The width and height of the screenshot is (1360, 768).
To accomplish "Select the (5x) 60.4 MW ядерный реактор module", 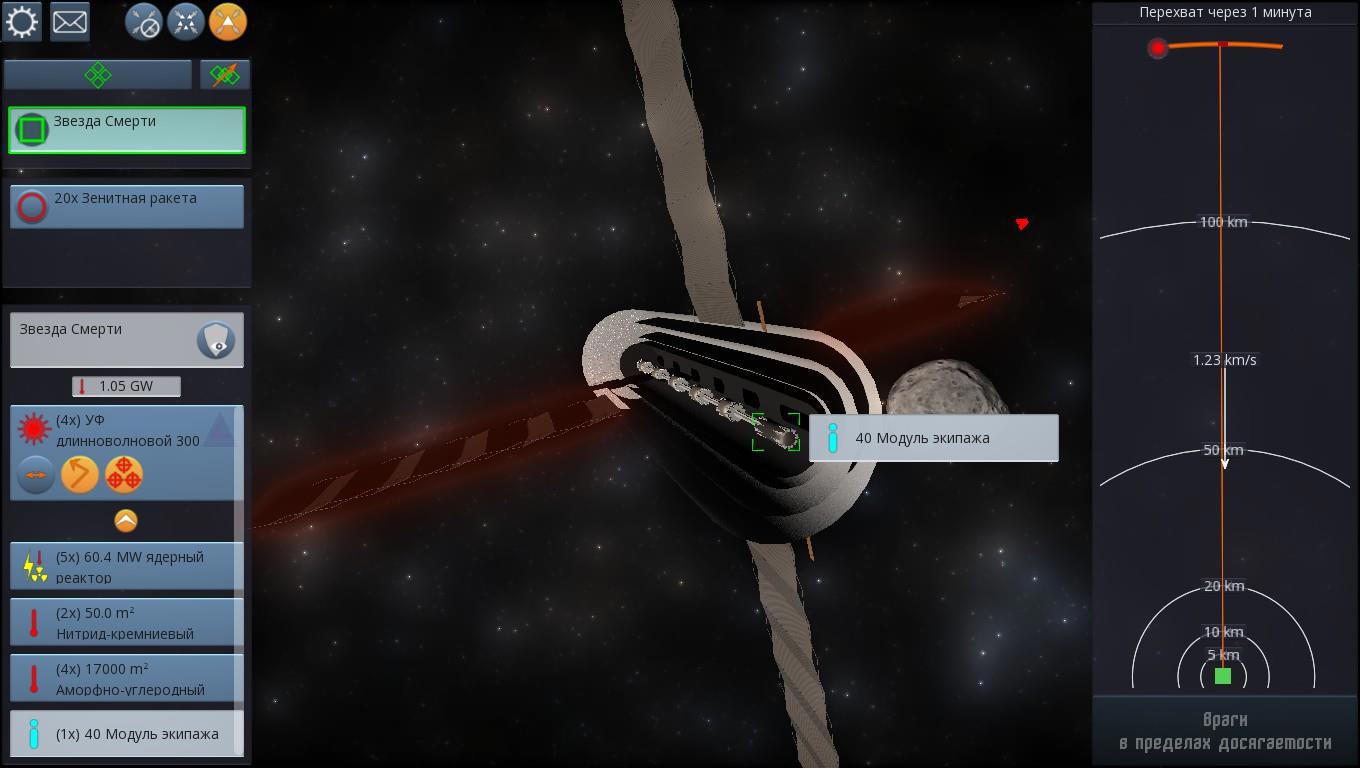I will click(x=127, y=566).
